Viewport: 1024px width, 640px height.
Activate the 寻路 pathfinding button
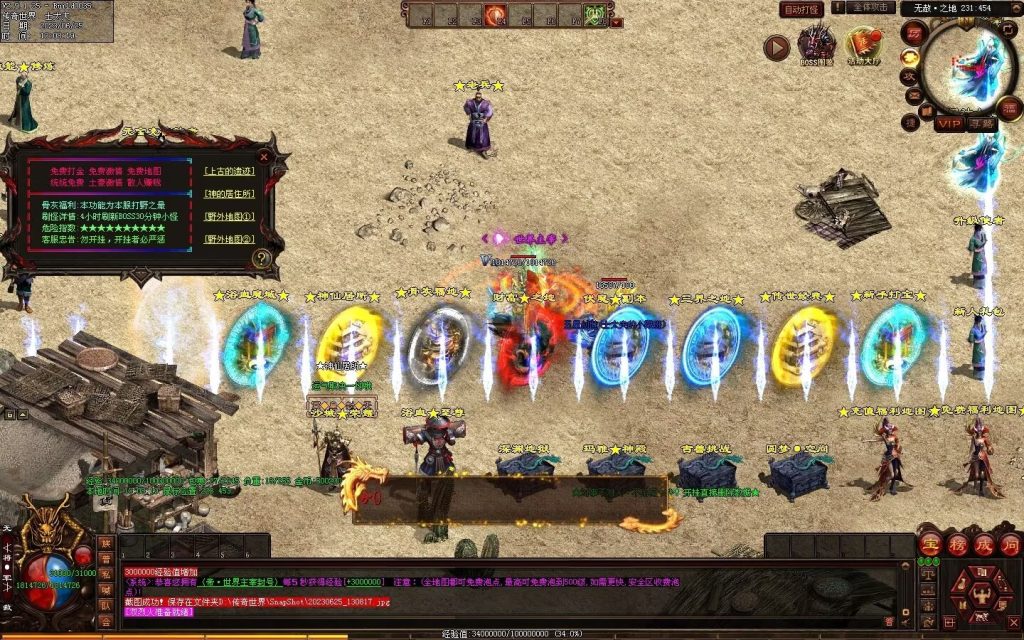(982, 123)
